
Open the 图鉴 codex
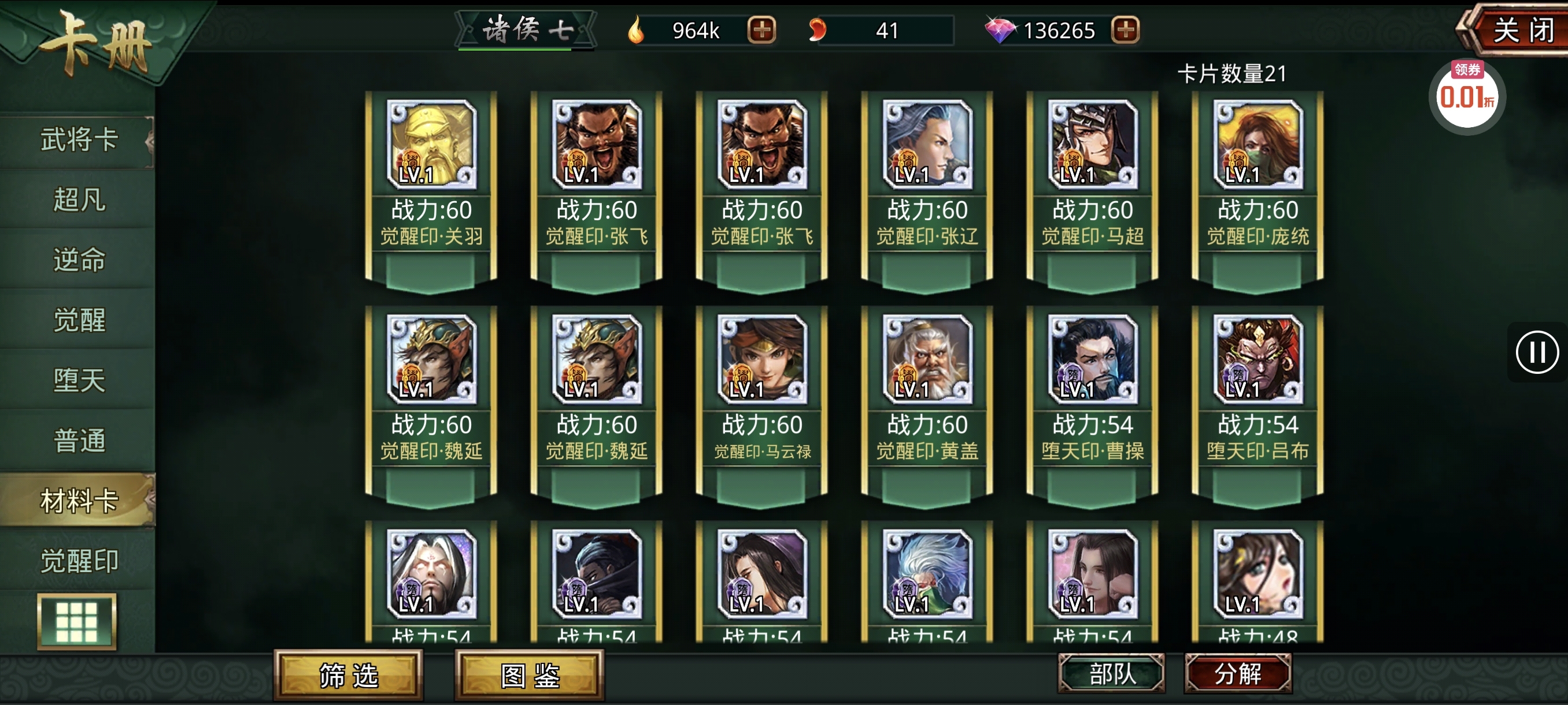tap(530, 675)
